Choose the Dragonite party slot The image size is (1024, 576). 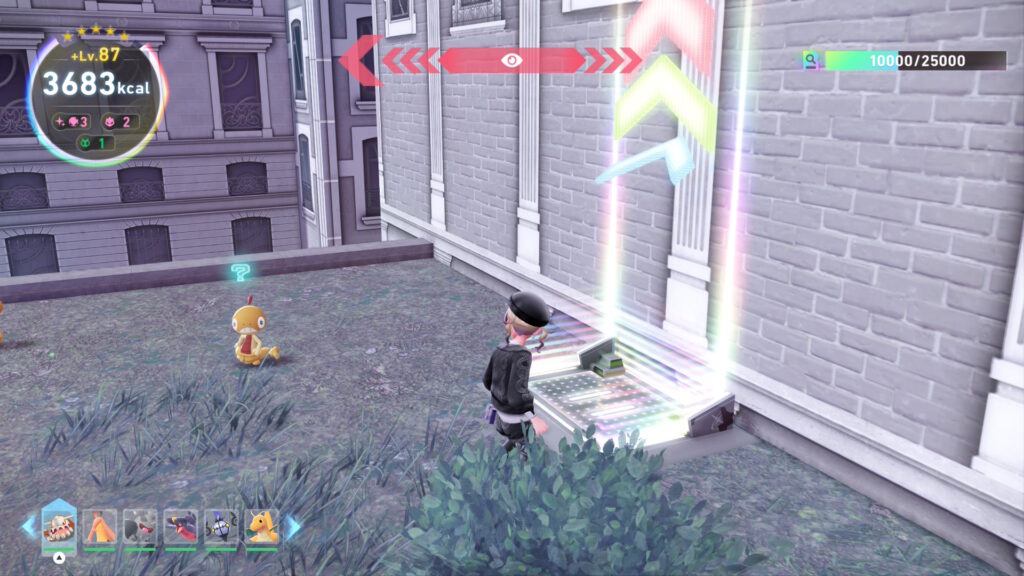tap(262, 526)
